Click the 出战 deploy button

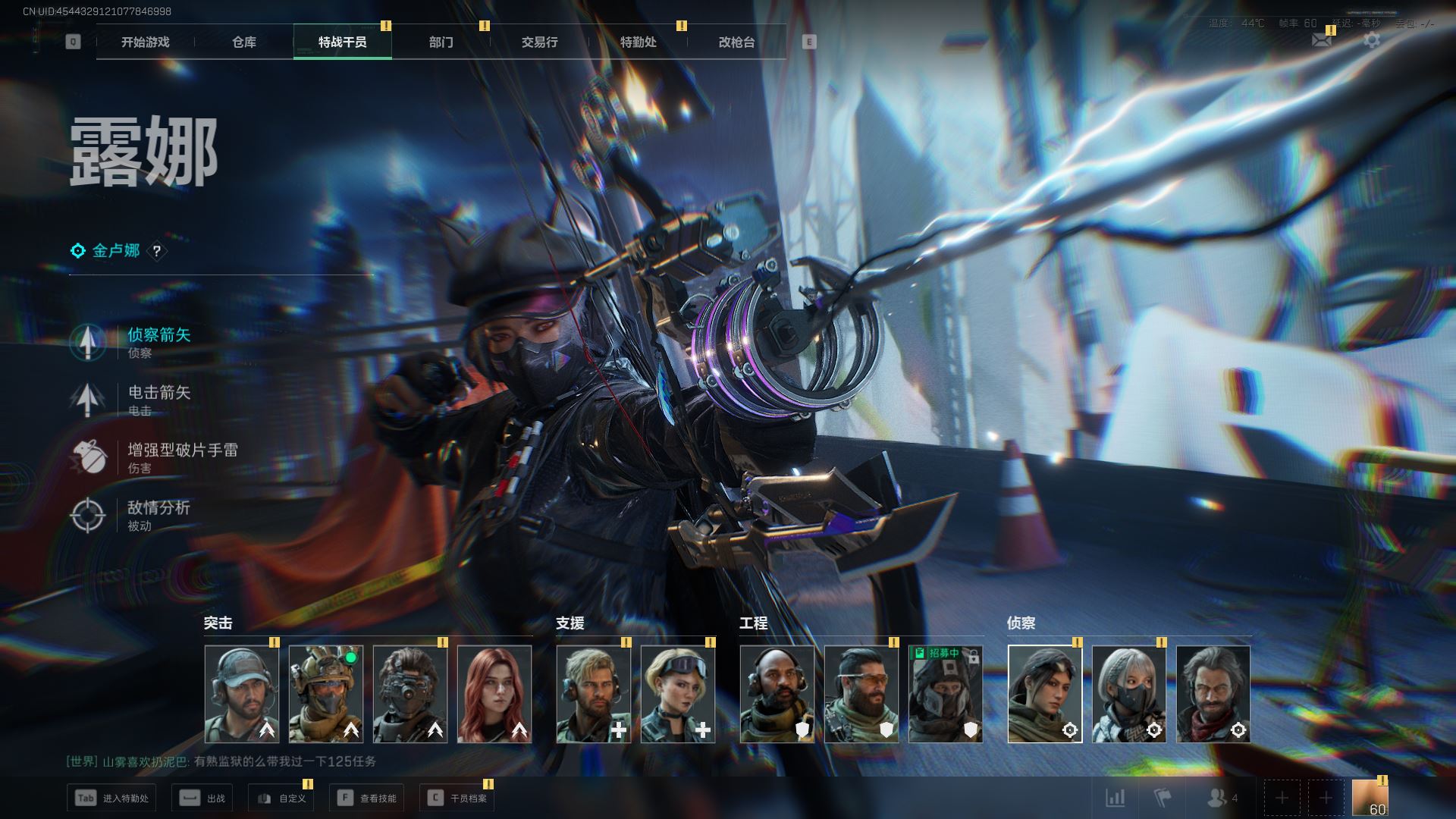(202, 798)
